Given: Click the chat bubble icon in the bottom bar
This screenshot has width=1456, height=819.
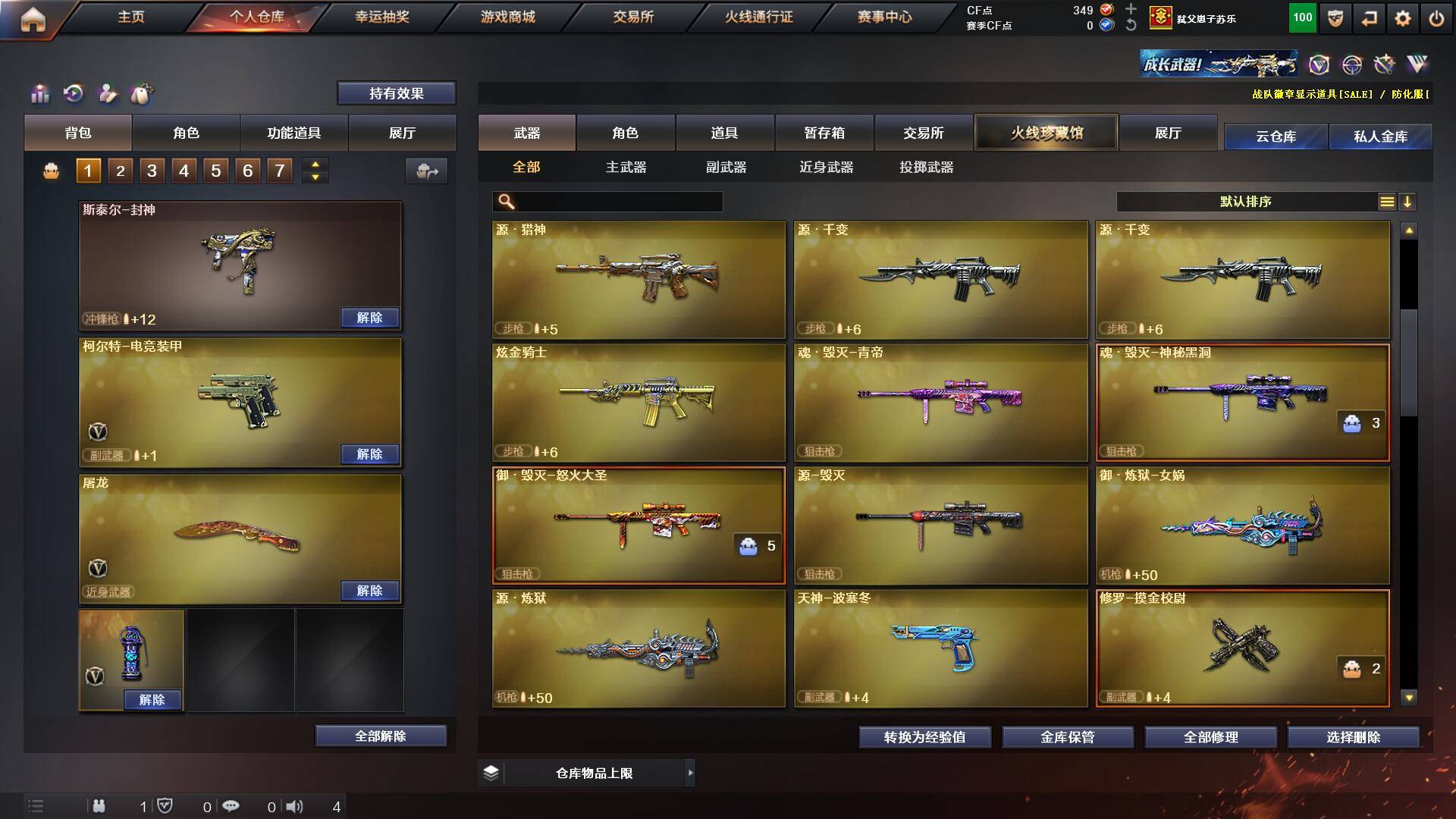Looking at the screenshot, I should tap(230, 806).
